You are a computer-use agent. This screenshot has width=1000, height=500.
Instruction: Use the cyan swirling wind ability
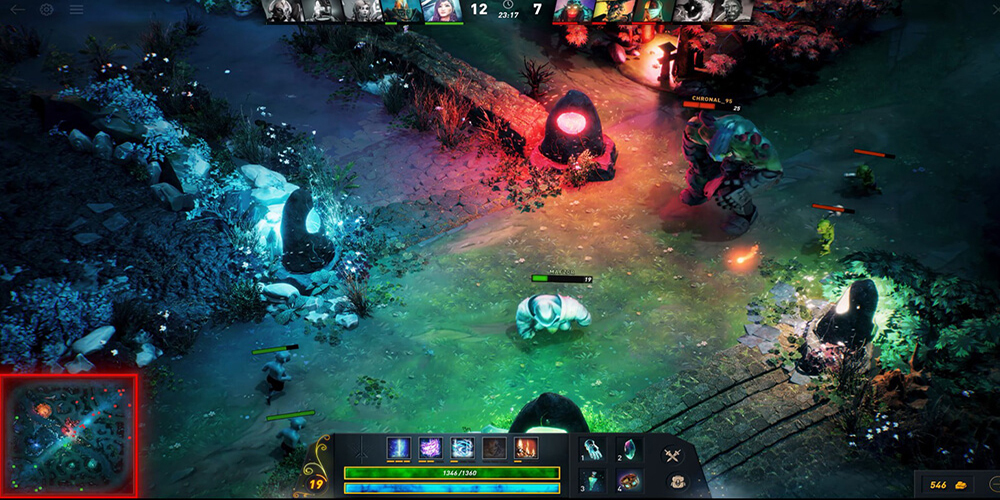(x=463, y=448)
